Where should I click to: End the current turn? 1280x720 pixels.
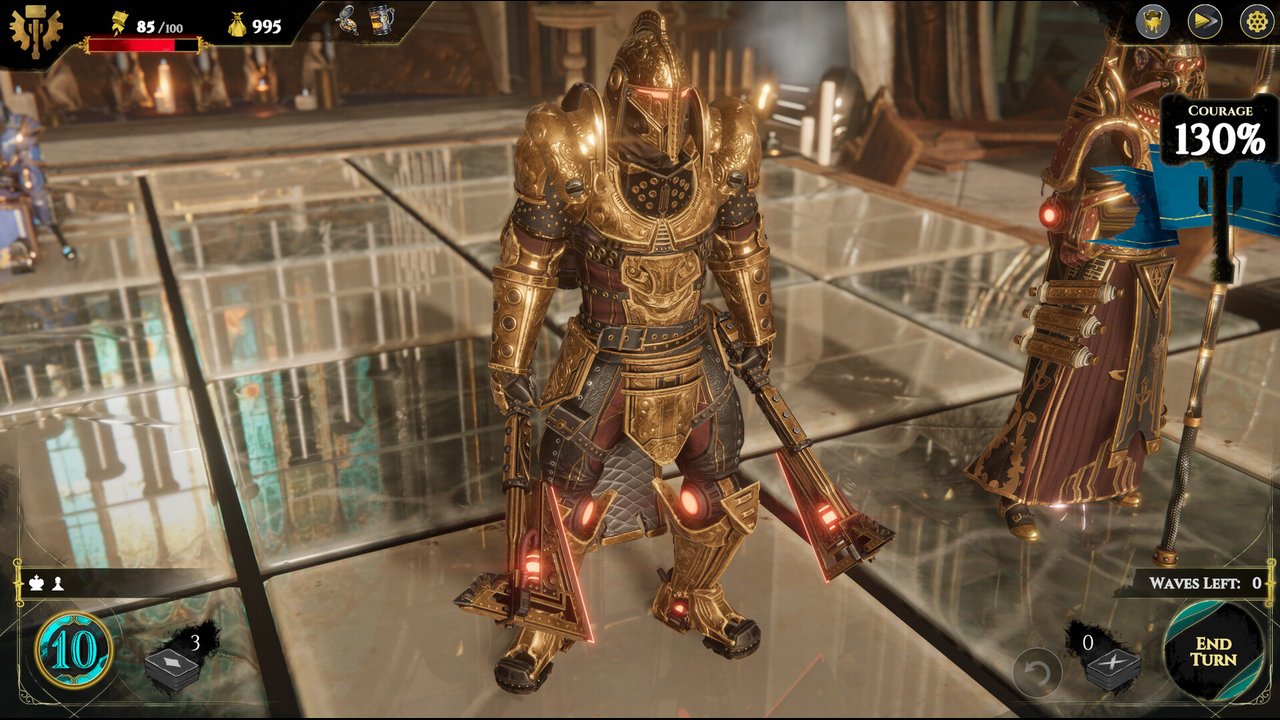[1213, 651]
